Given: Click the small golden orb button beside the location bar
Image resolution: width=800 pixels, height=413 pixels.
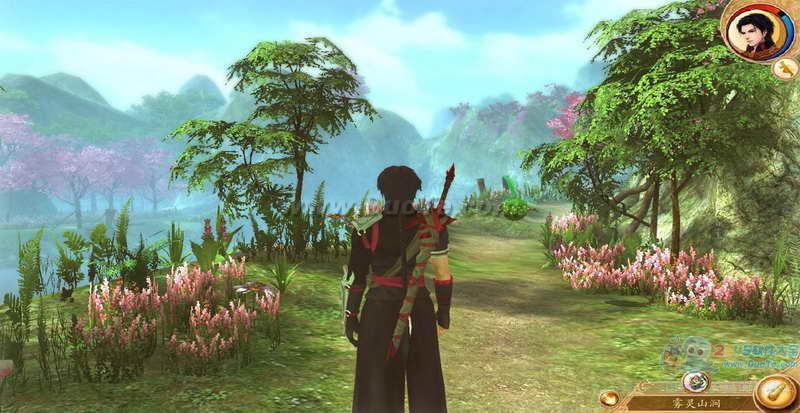Looking at the screenshot, I should pos(609,398).
